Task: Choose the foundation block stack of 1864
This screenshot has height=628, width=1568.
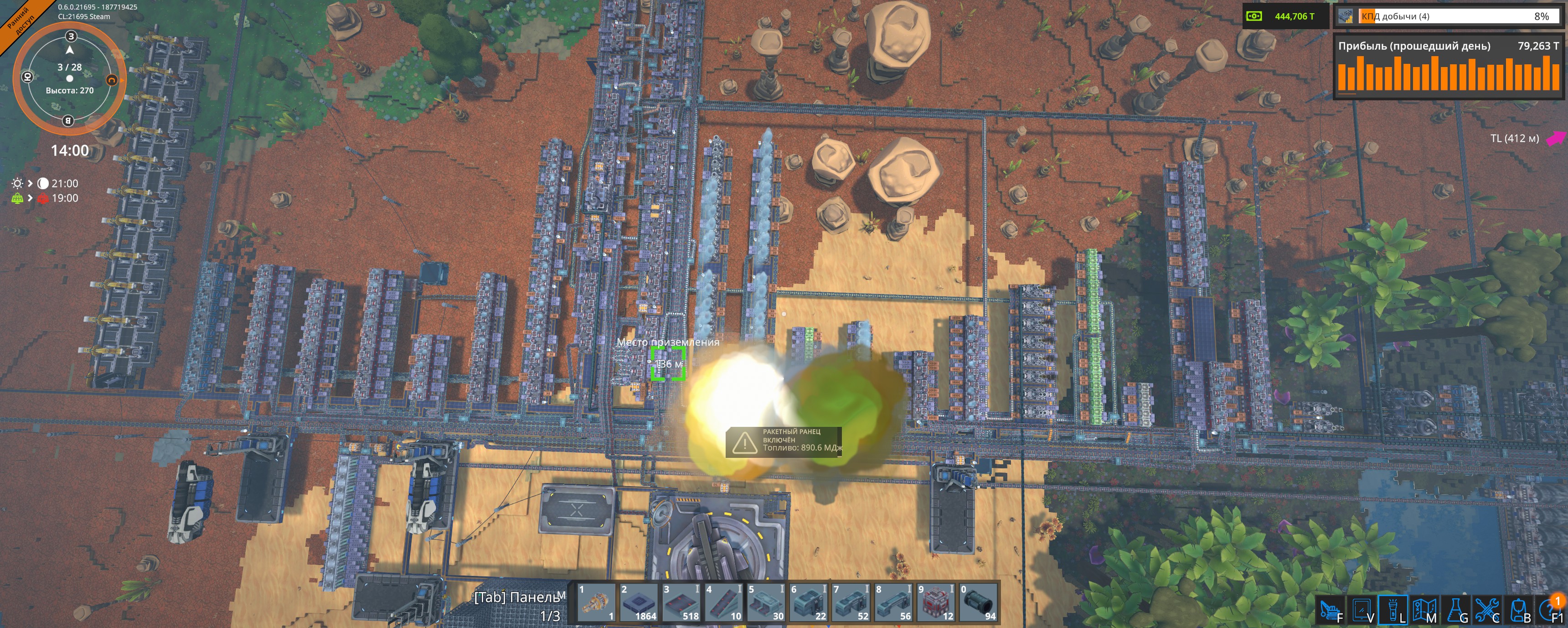Action: pos(638,604)
